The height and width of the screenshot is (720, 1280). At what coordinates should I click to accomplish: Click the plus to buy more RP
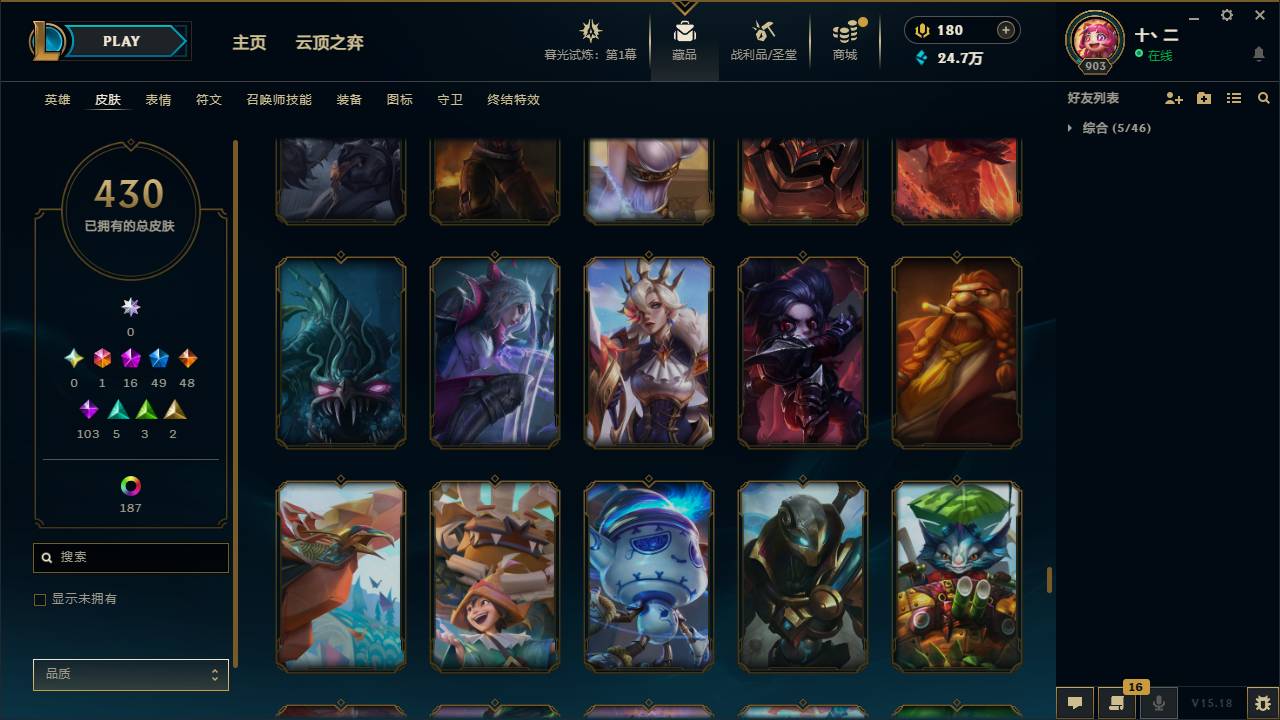(1004, 30)
